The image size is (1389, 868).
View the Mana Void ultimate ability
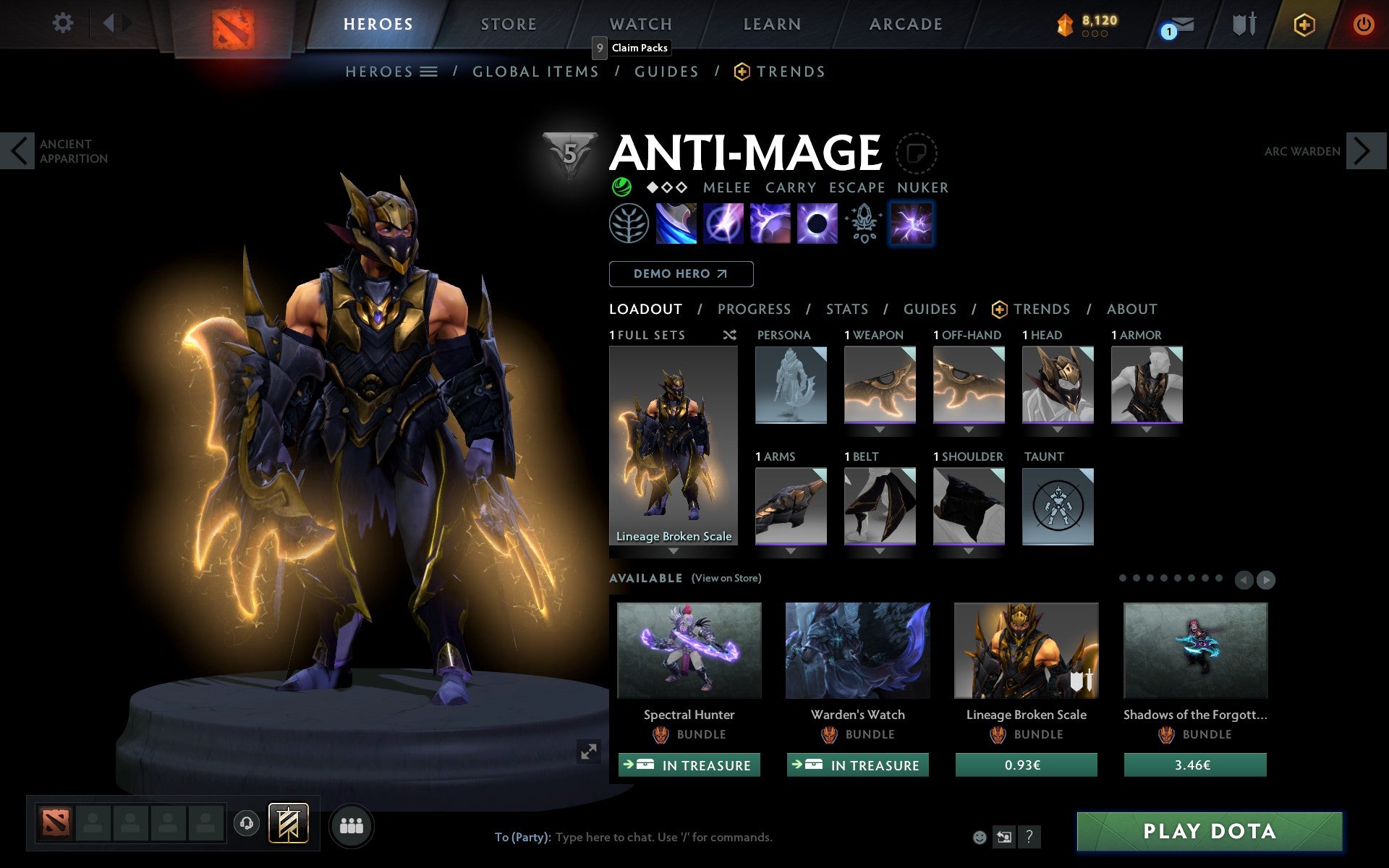(816, 224)
